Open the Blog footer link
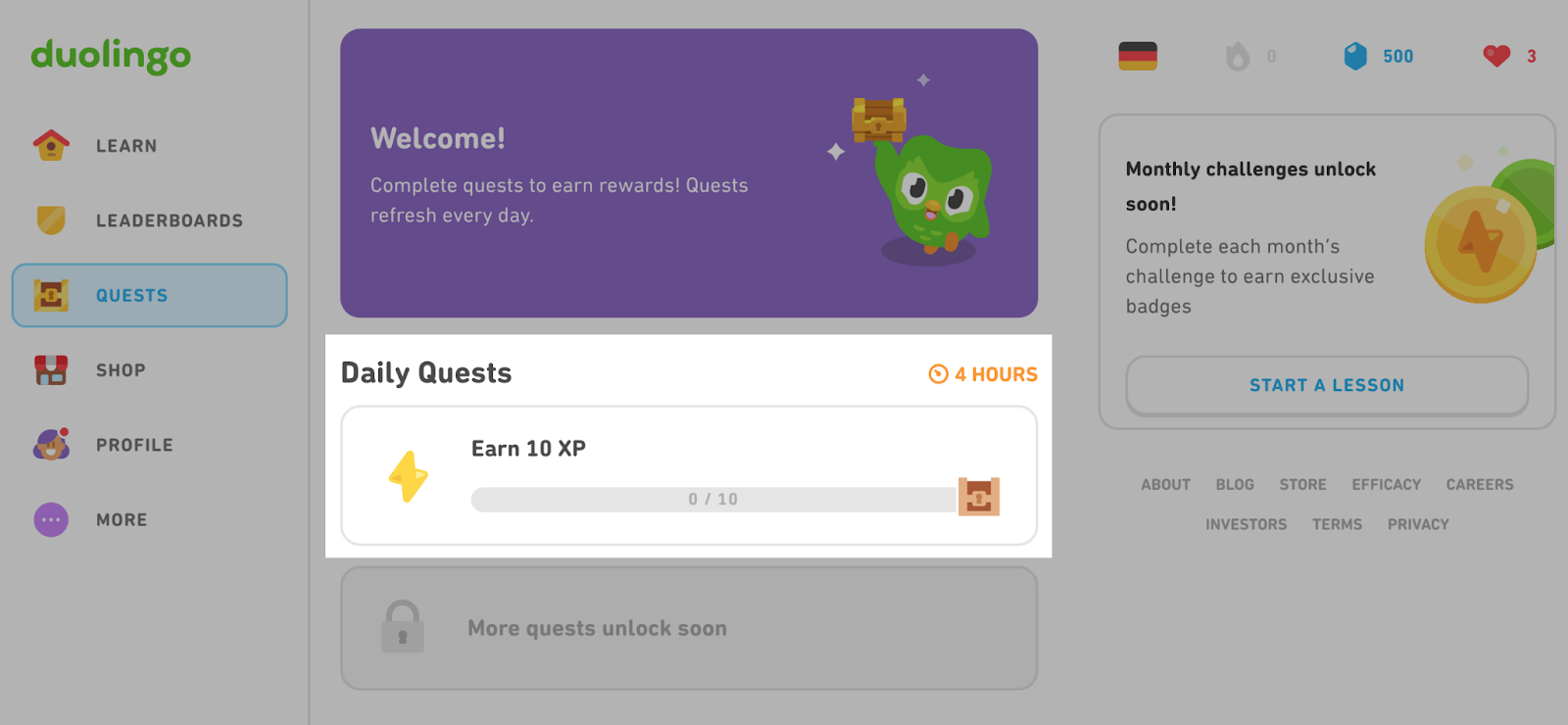Viewport: 1568px width, 725px height. 1234,484
